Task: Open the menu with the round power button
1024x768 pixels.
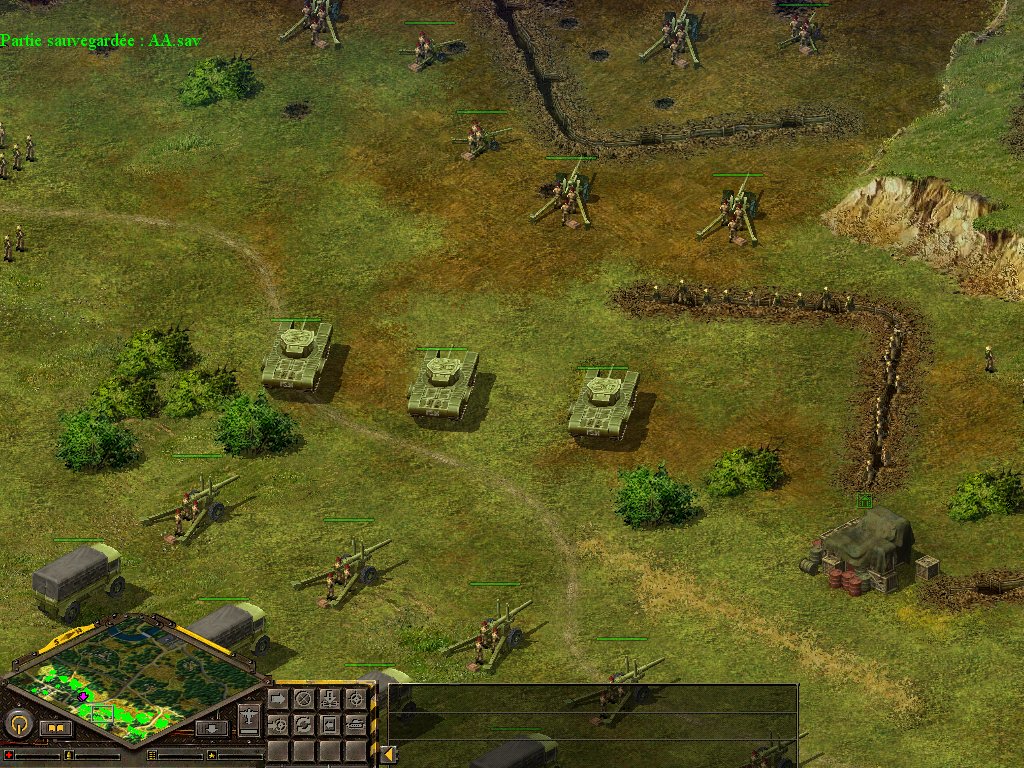Action: click(18, 722)
